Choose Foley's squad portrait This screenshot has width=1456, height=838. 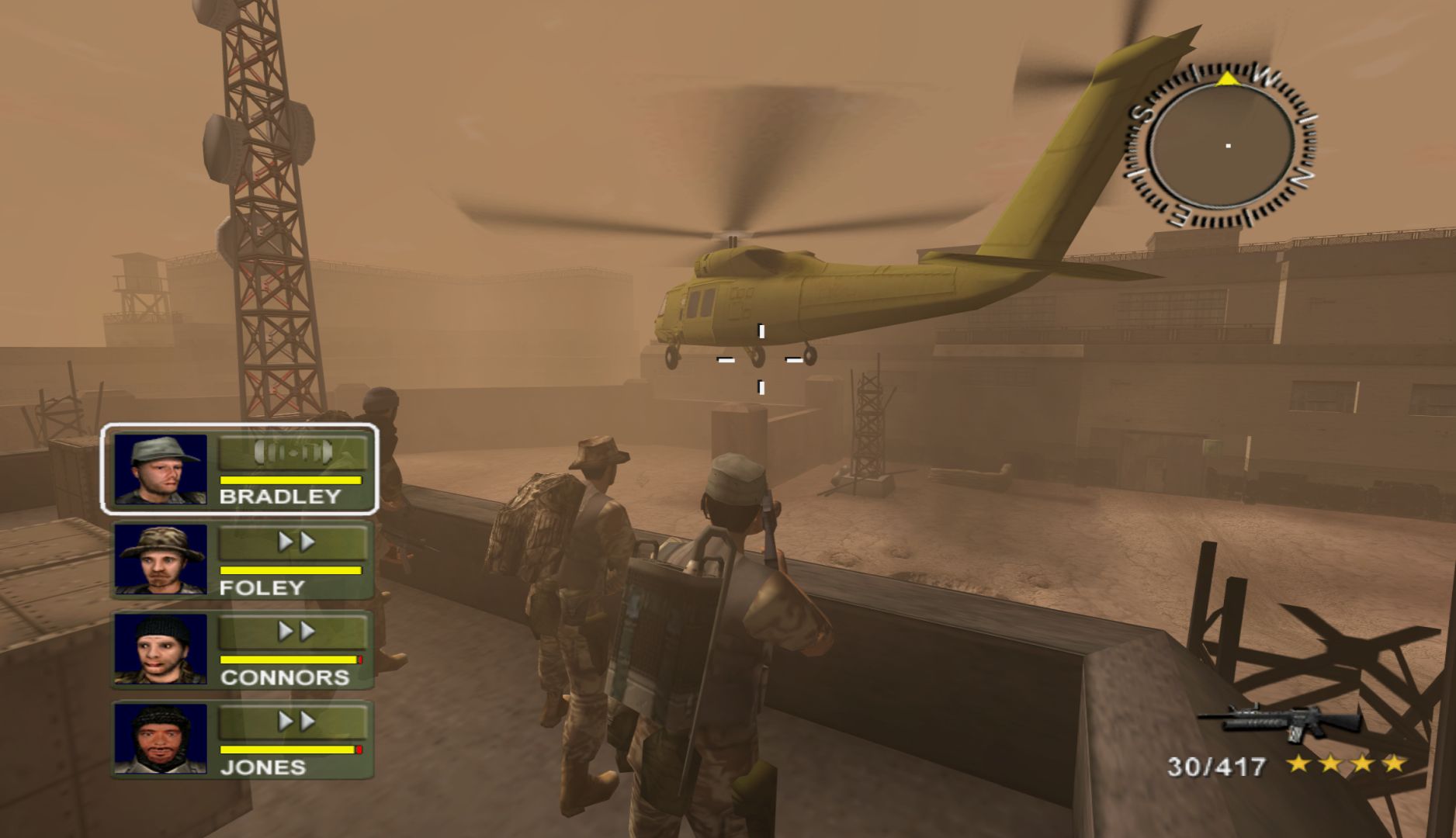click(161, 559)
